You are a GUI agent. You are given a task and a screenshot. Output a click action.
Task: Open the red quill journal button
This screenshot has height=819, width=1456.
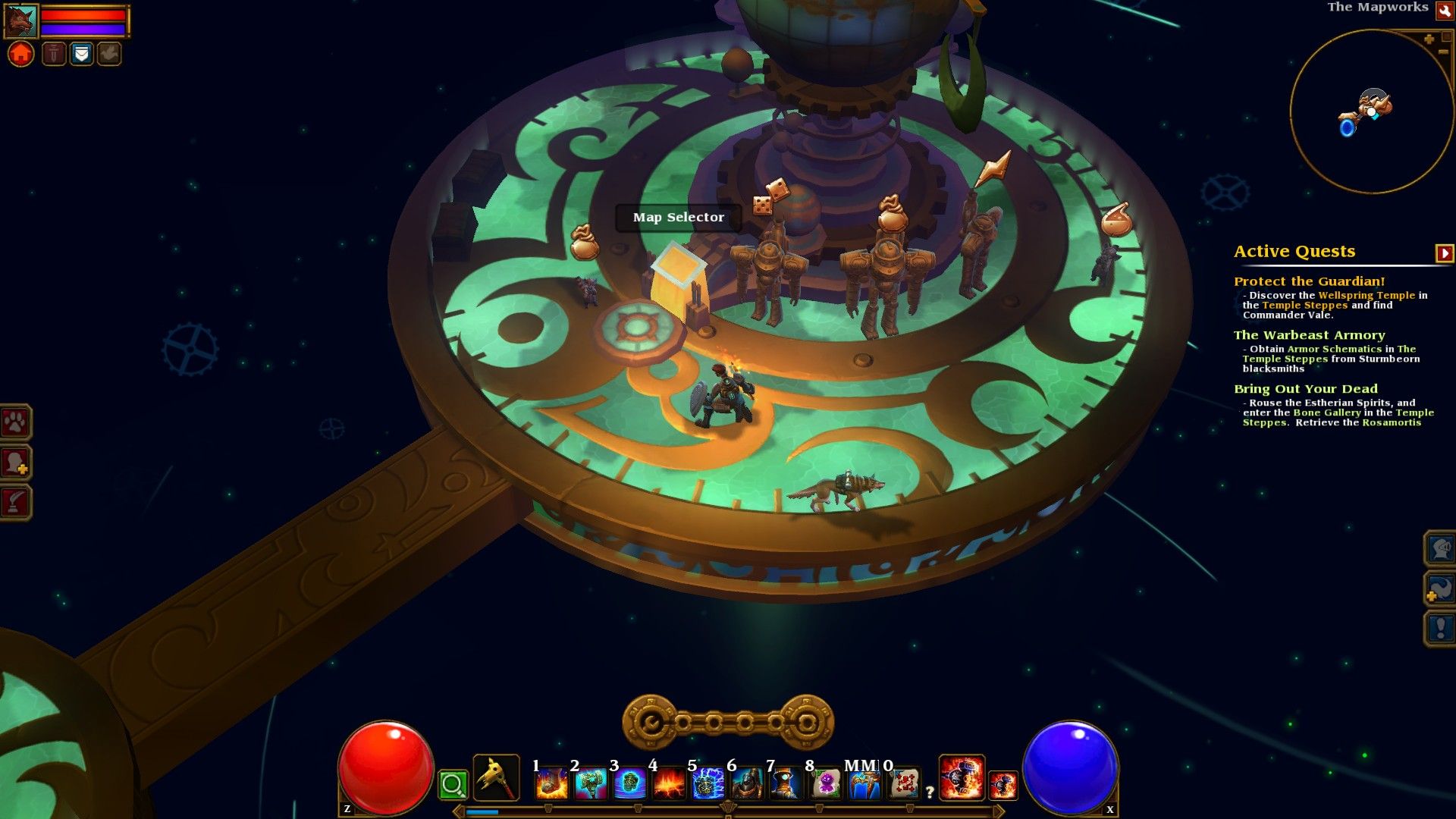click(x=15, y=501)
